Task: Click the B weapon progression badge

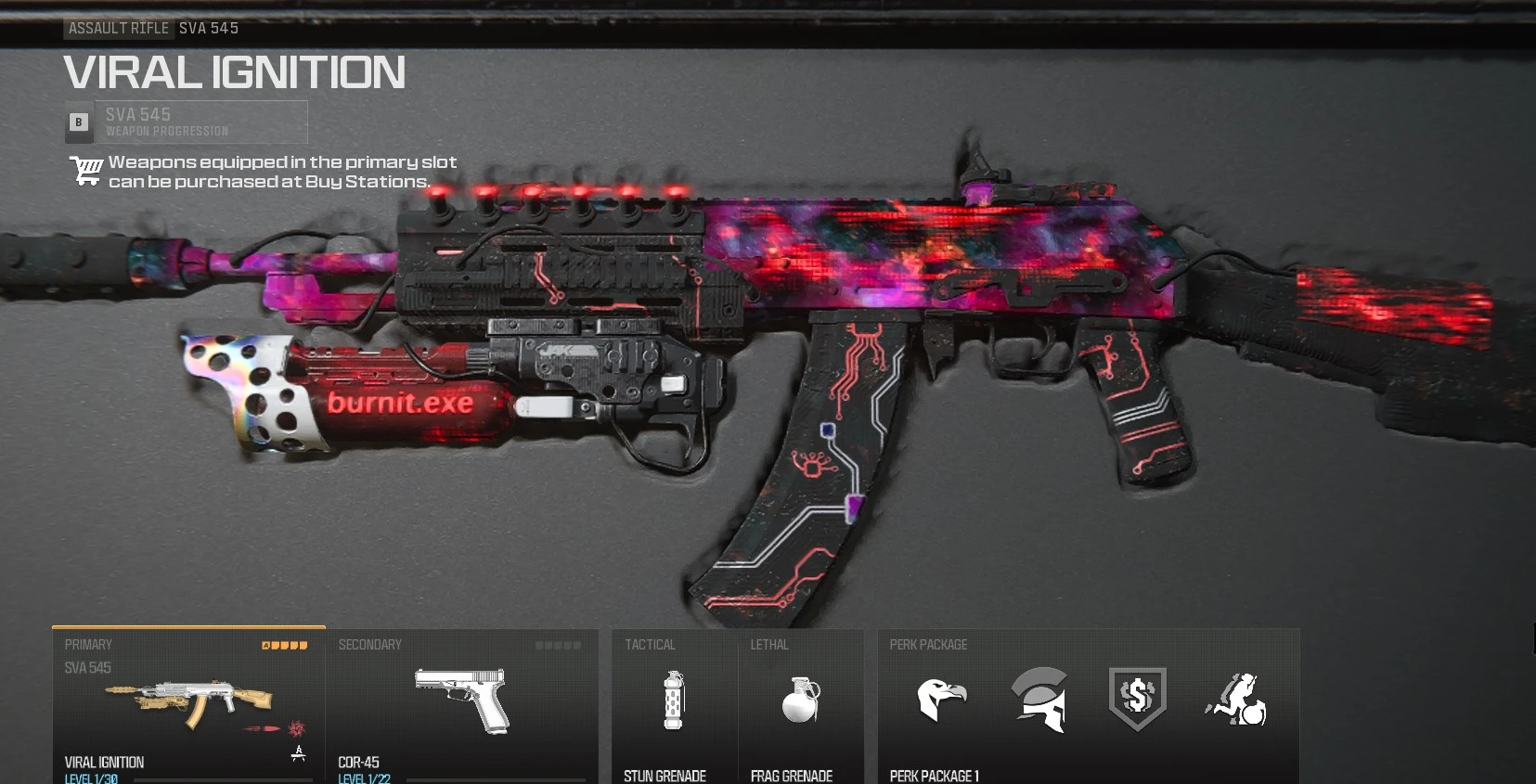Action: click(78, 122)
